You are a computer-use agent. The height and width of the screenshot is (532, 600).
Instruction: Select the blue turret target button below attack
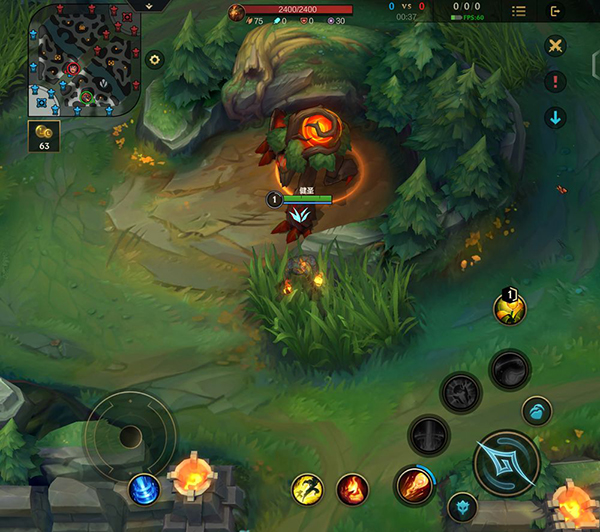click(x=461, y=507)
